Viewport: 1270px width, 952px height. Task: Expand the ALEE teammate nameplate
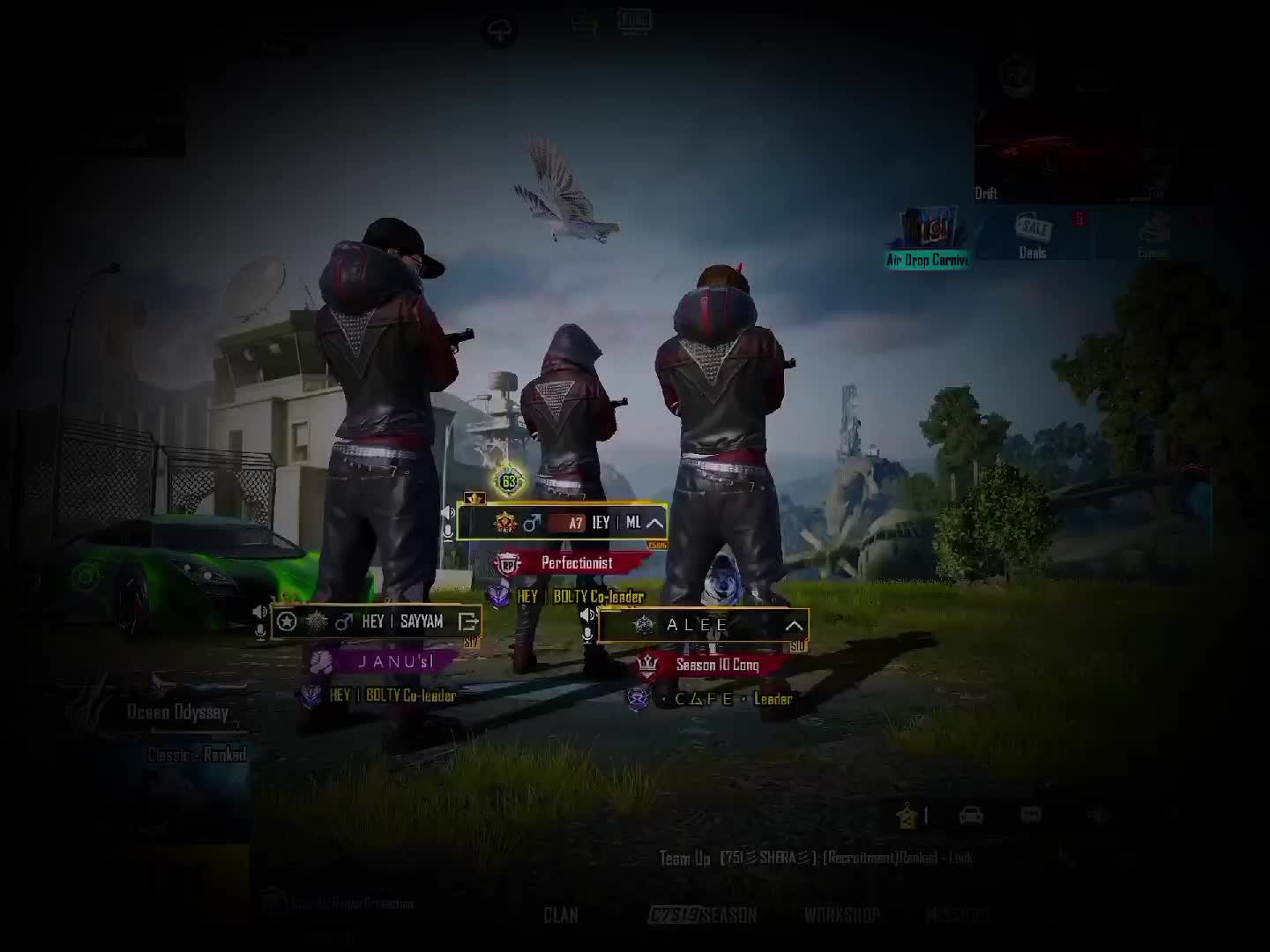pyautogui.click(x=794, y=626)
